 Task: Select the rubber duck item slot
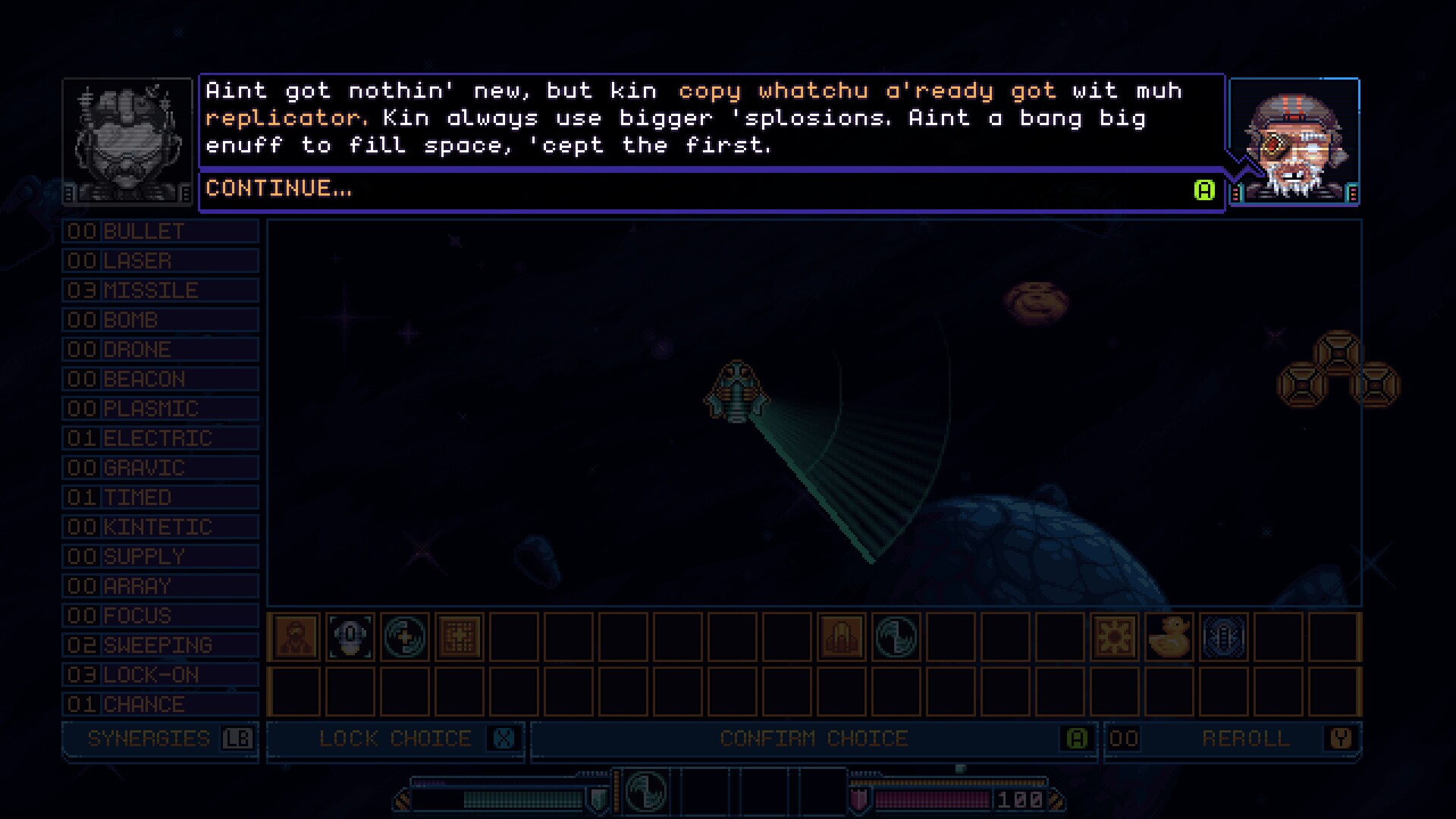tap(1169, 636)
